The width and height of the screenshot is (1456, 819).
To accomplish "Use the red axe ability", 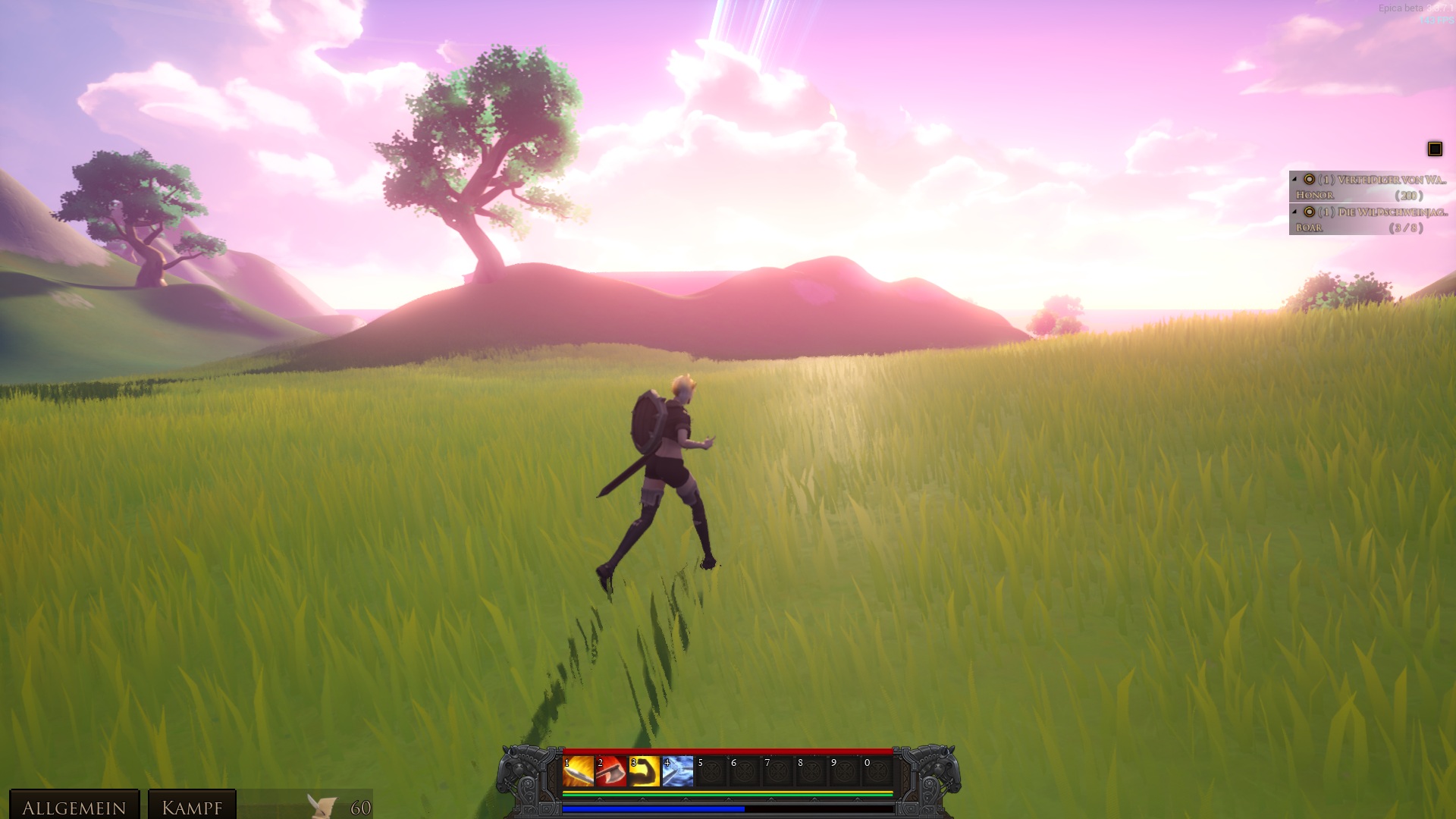I will click(x=611, y=772).
